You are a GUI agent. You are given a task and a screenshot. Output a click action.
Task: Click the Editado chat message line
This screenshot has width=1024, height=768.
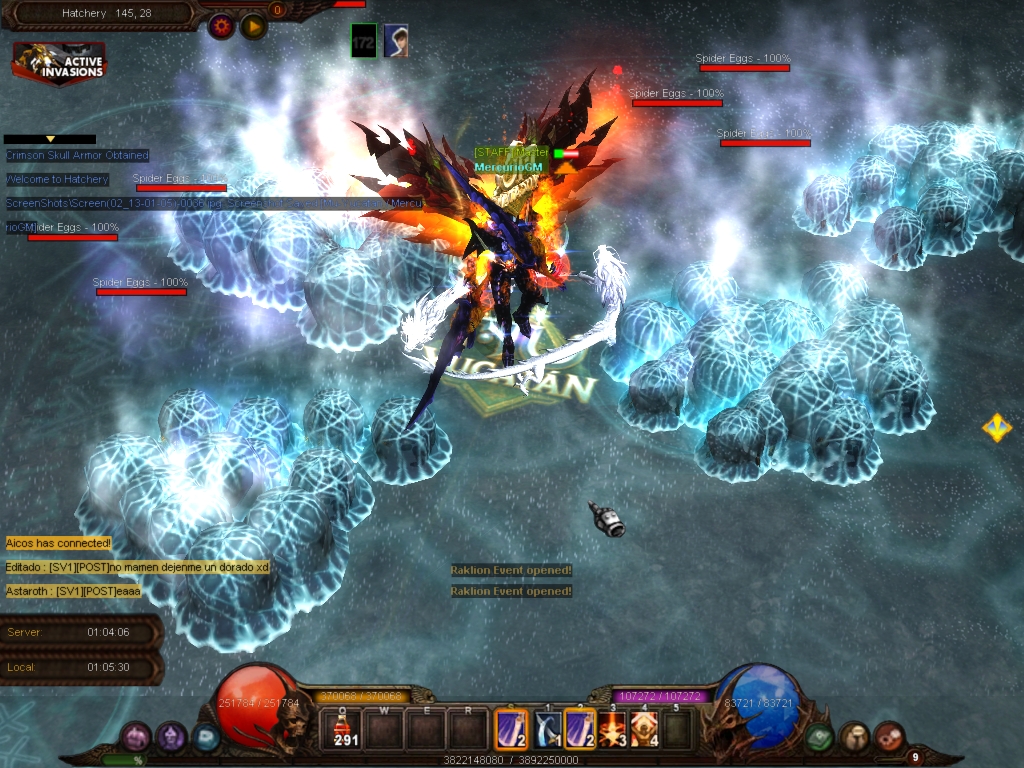(137, 567)
